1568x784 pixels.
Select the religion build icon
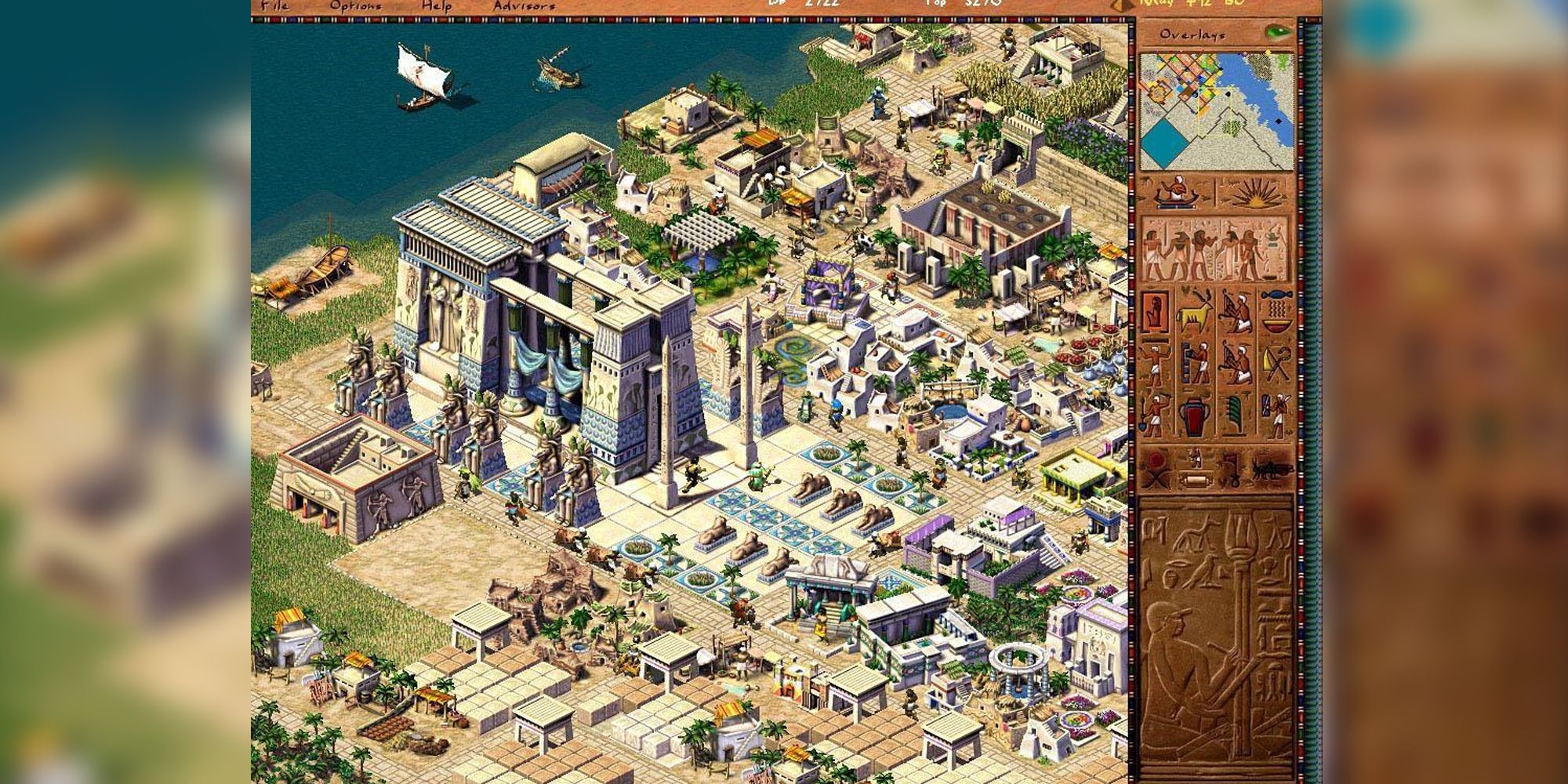pos(1155,361)
